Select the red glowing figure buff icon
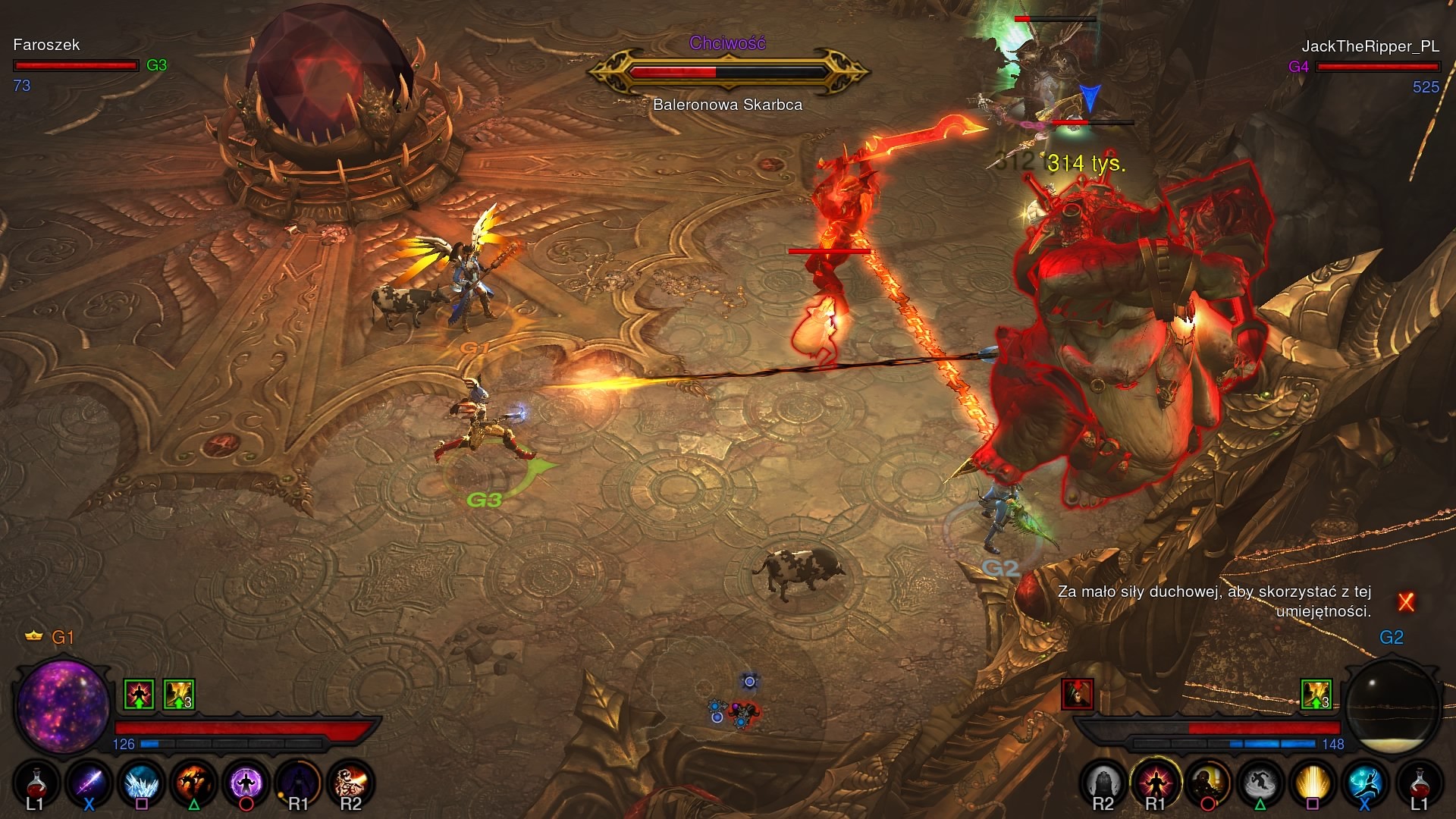 tap(139, 694)
